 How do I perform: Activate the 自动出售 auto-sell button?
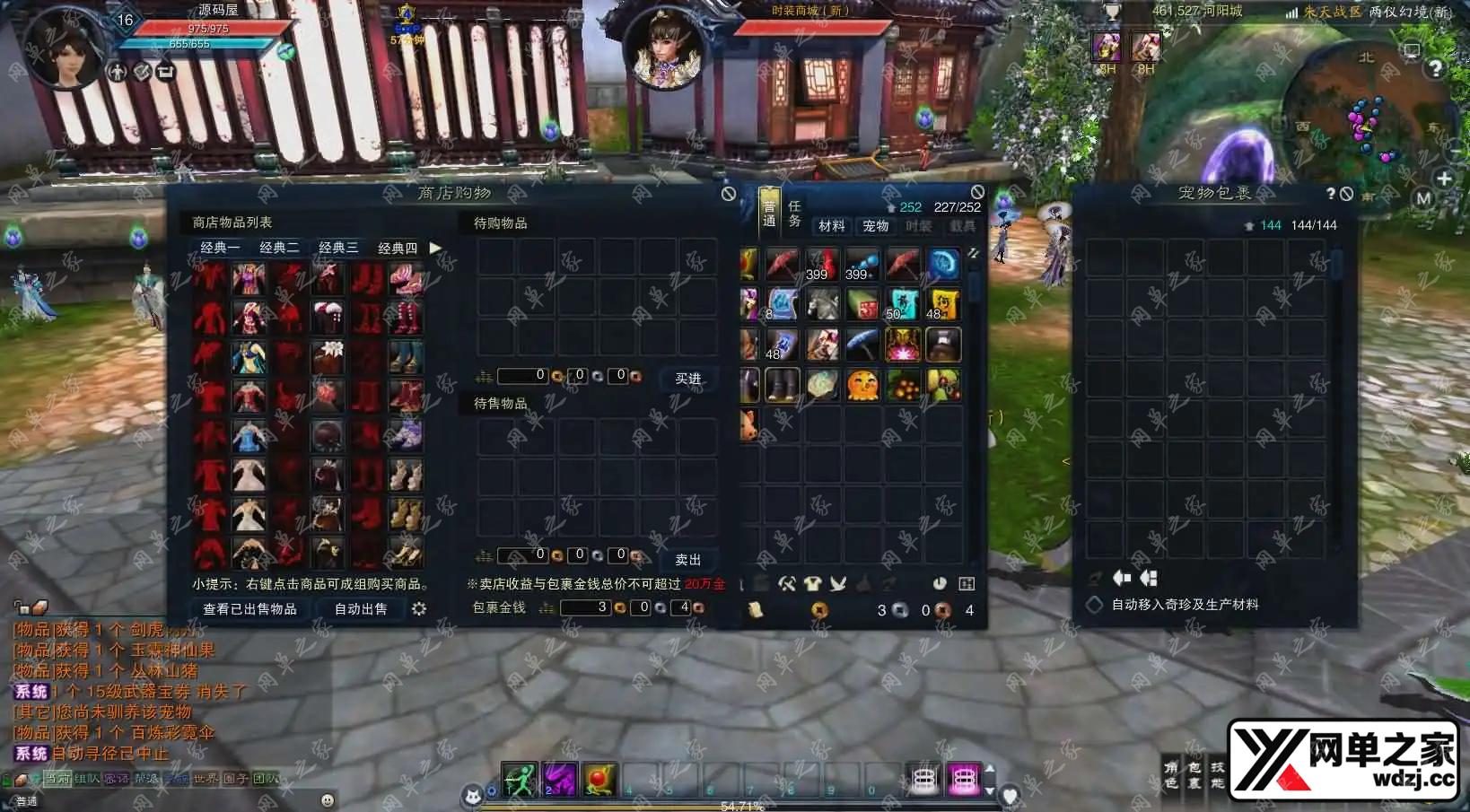coord(361,609)
